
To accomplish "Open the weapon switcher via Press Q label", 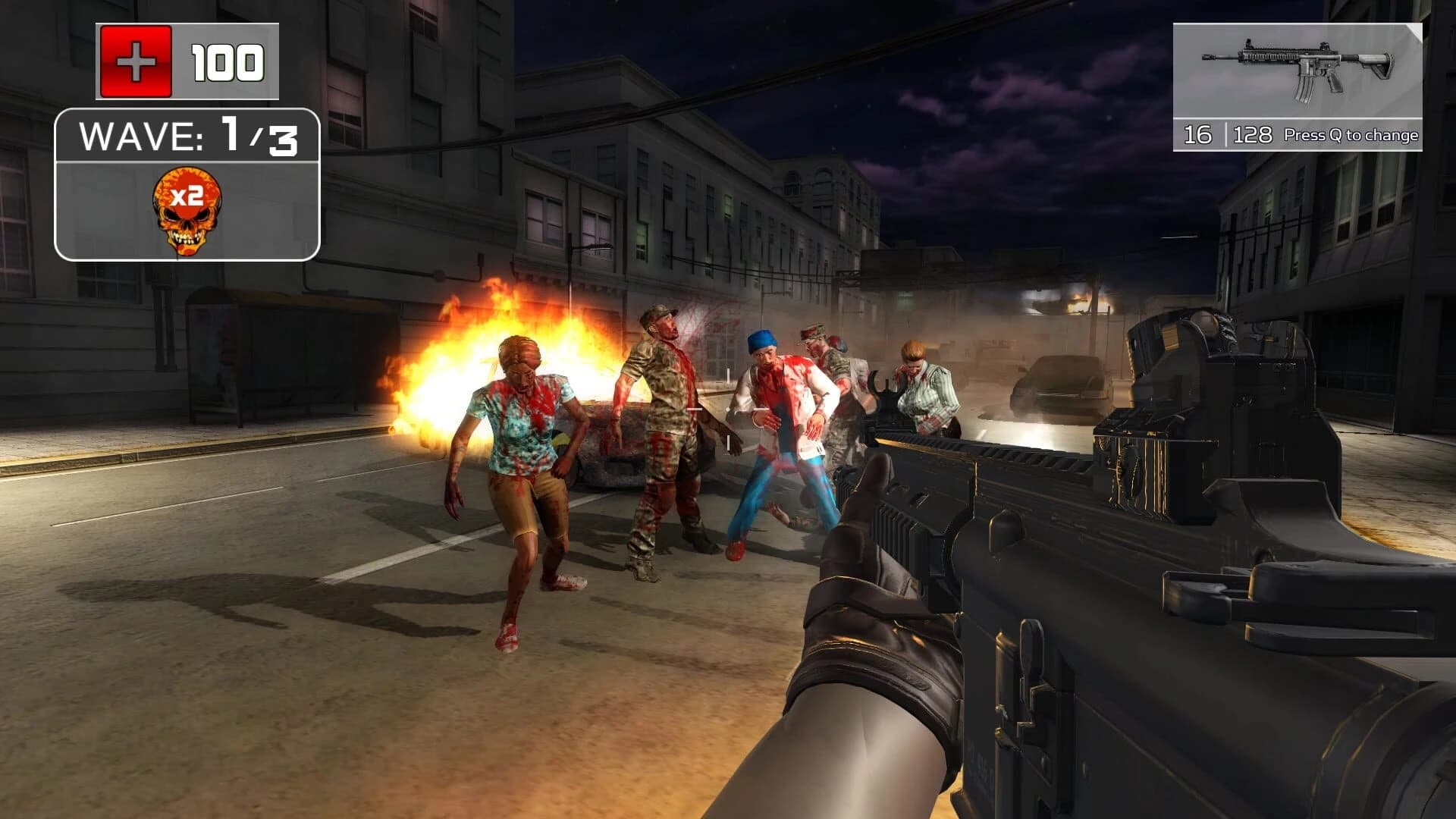I will click(1351, 135).
